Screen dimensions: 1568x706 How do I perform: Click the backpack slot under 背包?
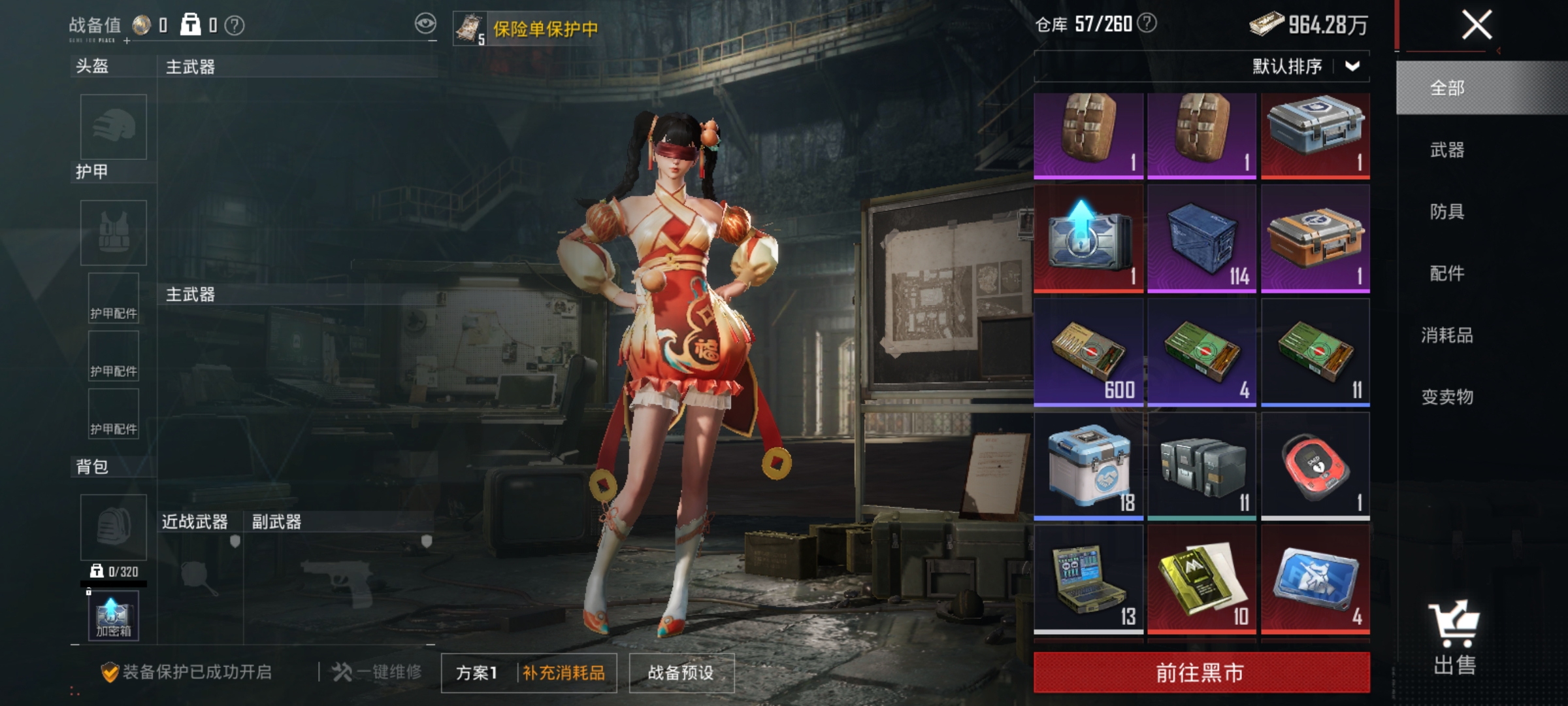point(112,526)
